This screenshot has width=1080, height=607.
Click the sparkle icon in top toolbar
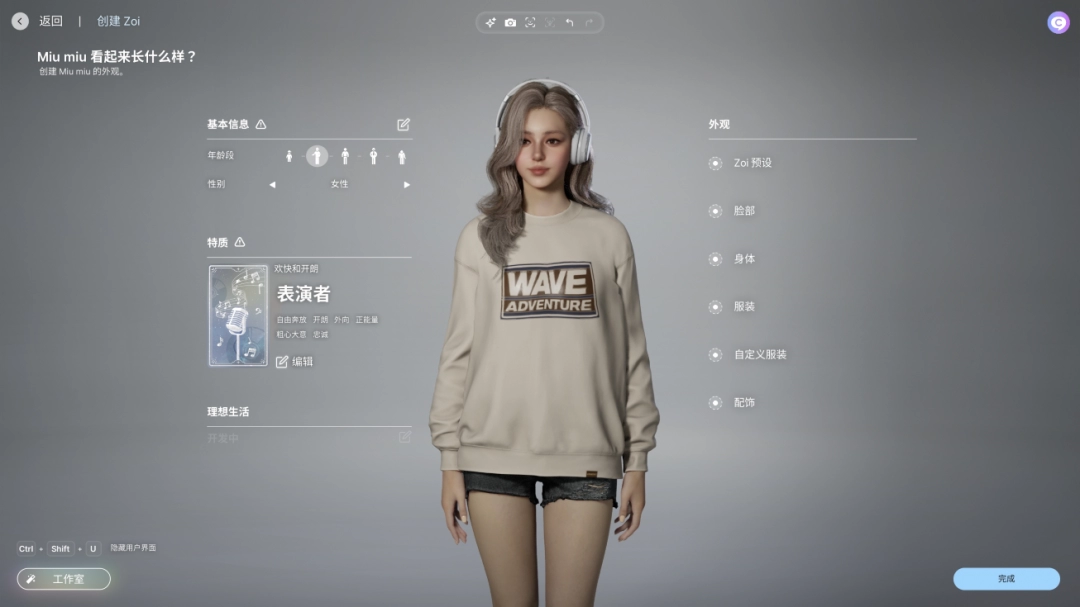point(490,23)
